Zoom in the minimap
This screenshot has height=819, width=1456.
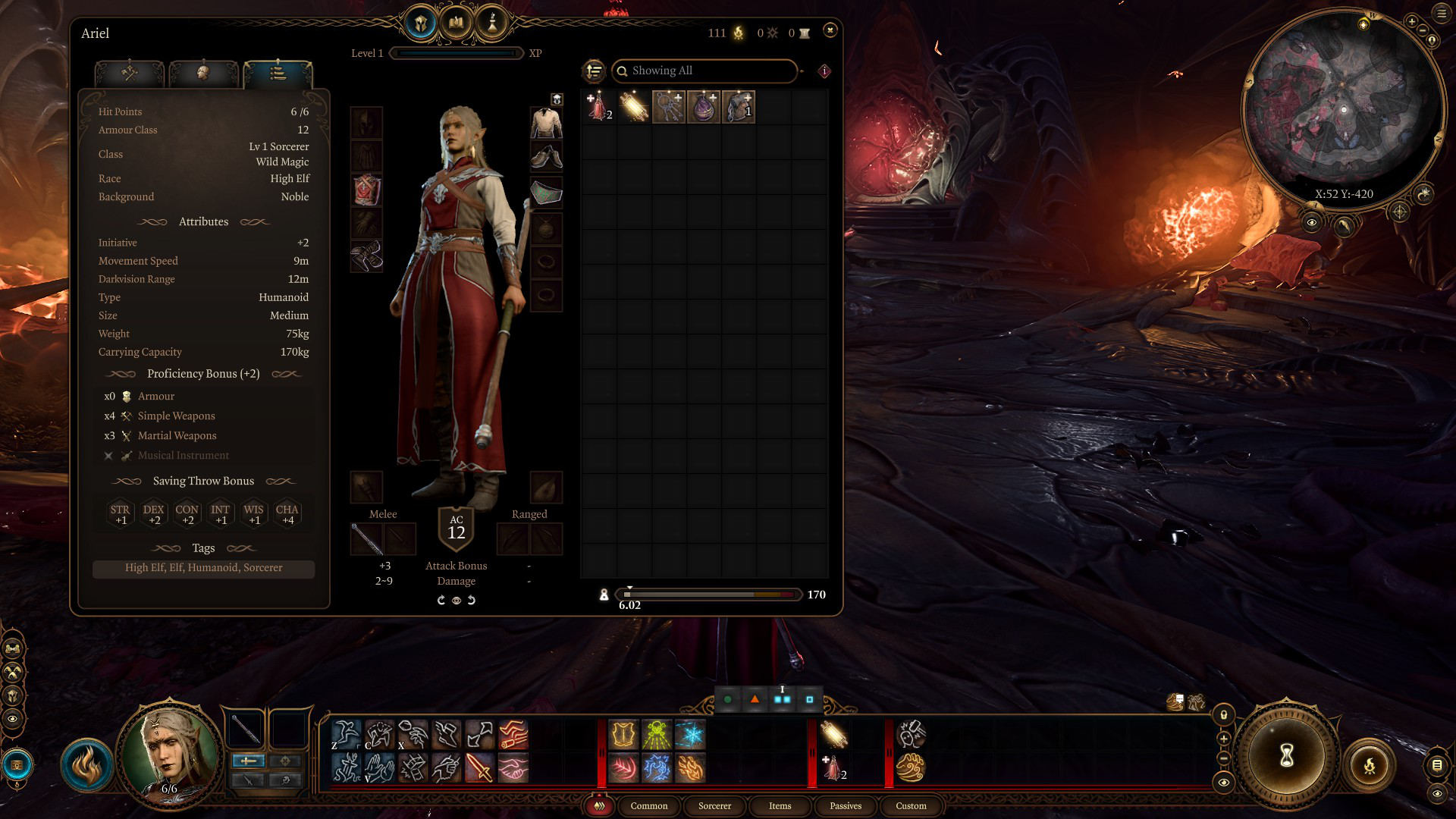pyautogui.click(x=1412, y=21)
